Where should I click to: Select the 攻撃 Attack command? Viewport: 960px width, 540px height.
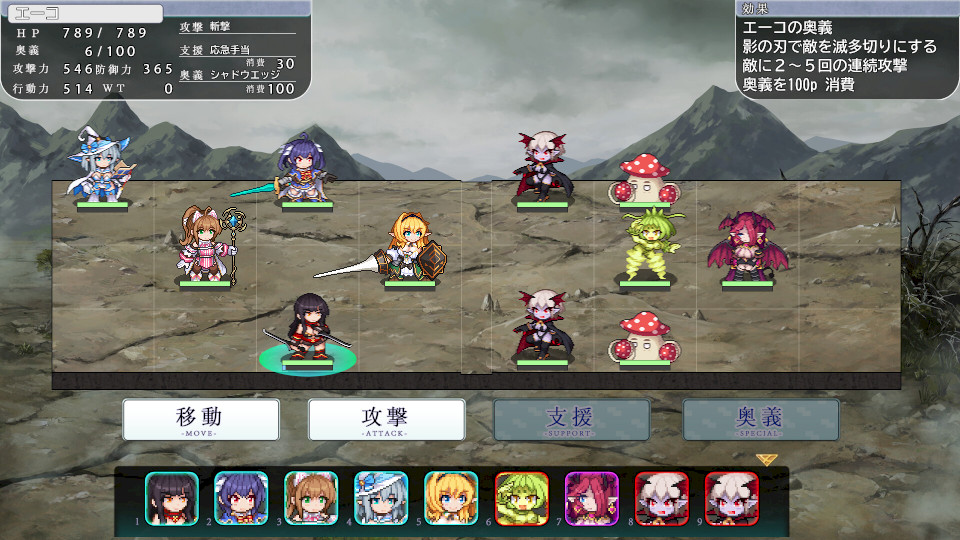click(x=386, y=420)
